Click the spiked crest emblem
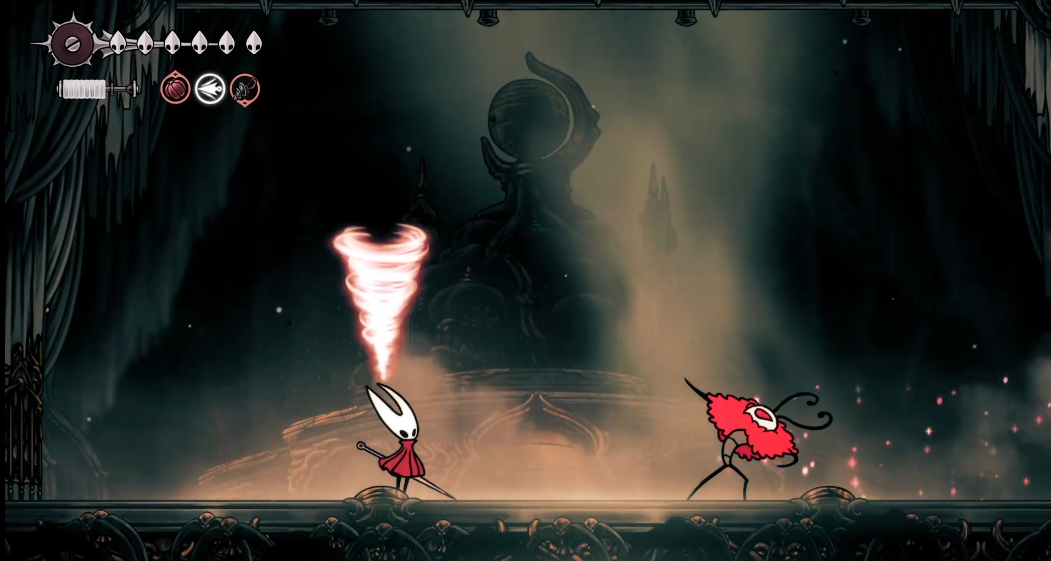This screenshot has height=561, width=1051. point(72,43)
